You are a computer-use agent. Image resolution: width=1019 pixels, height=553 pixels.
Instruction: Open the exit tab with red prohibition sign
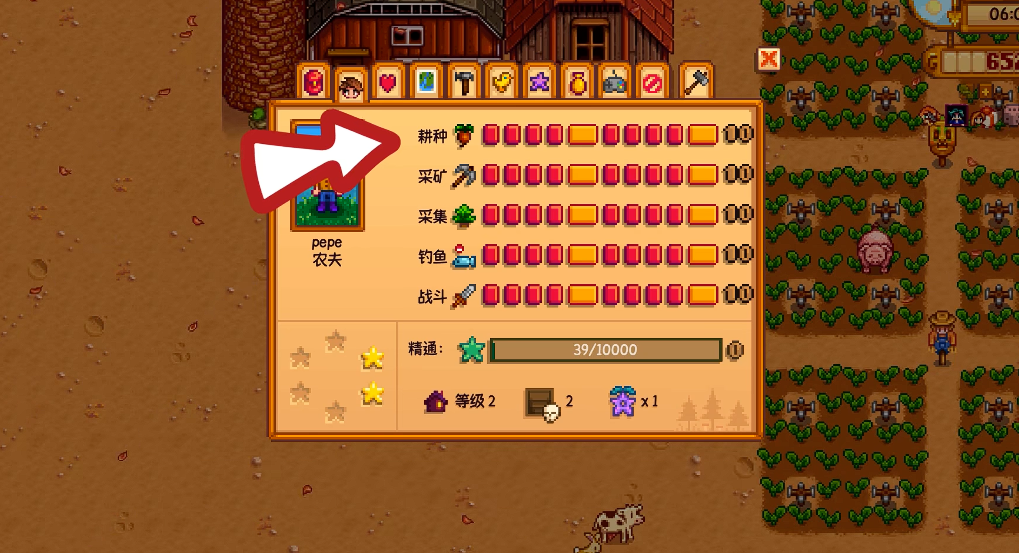coord(651,82)
